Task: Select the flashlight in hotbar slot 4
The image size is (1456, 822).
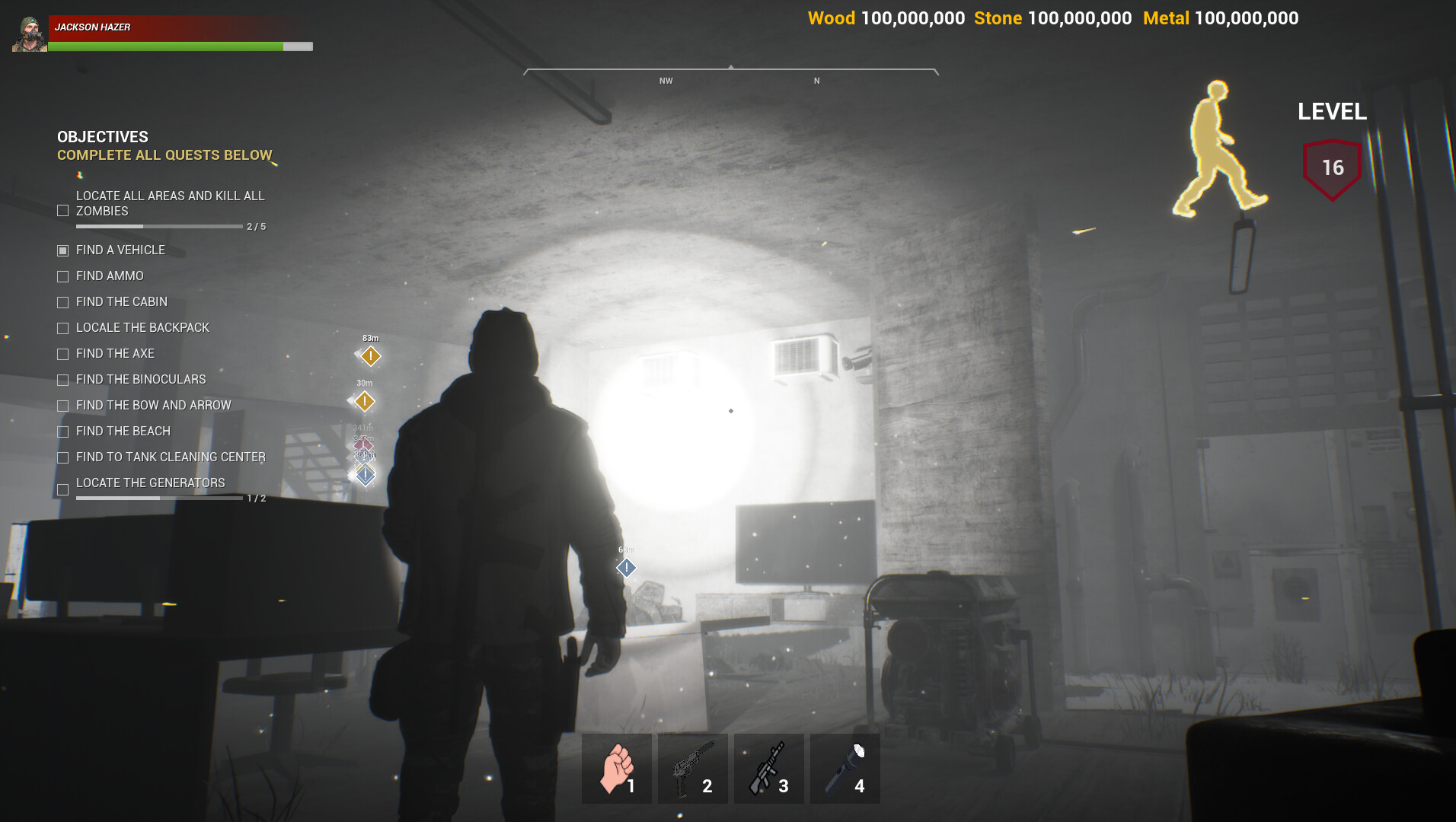Action: coord(845,767)
